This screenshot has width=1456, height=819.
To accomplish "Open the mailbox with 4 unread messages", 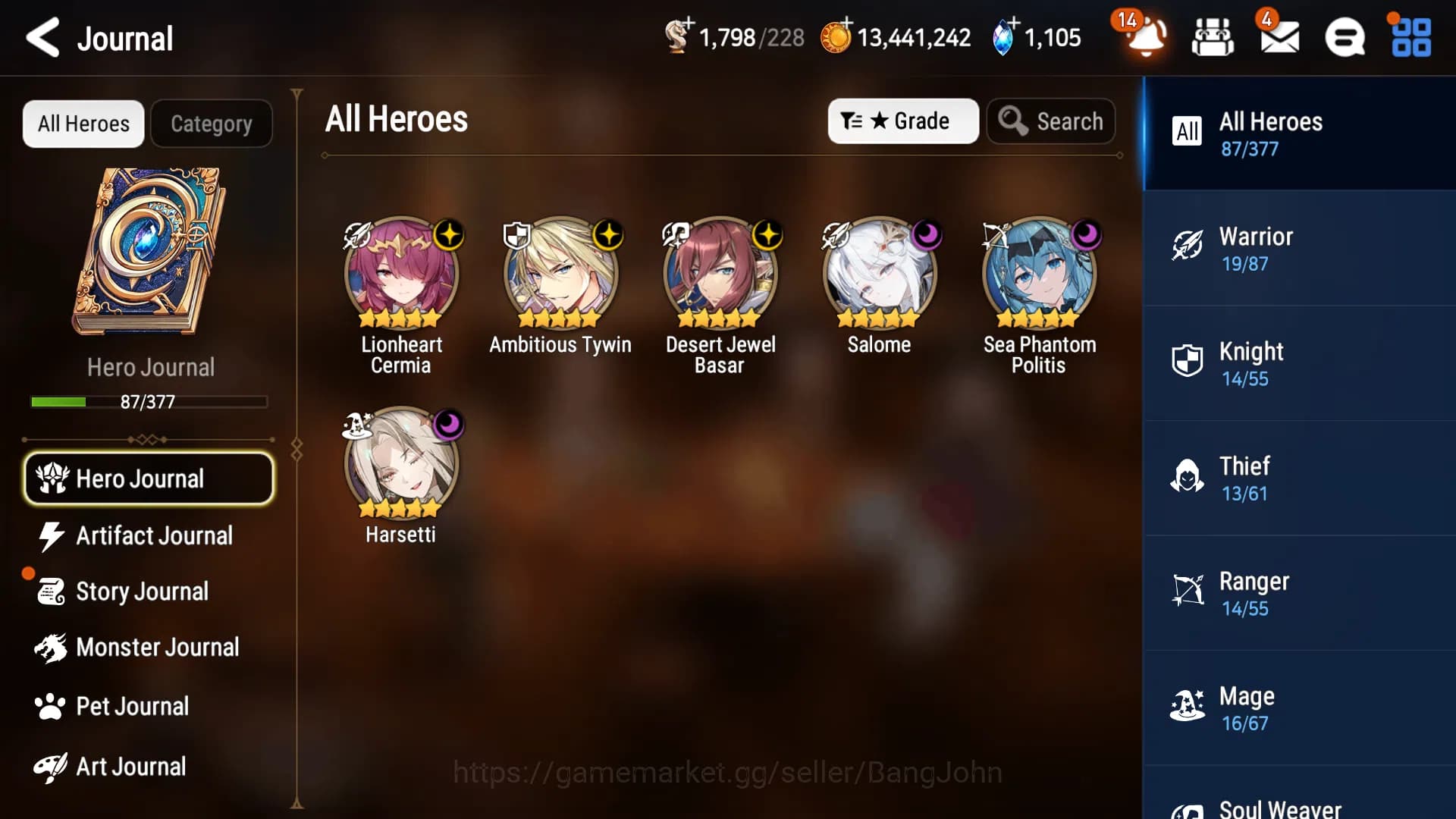I will click(x=1282, y=36).
